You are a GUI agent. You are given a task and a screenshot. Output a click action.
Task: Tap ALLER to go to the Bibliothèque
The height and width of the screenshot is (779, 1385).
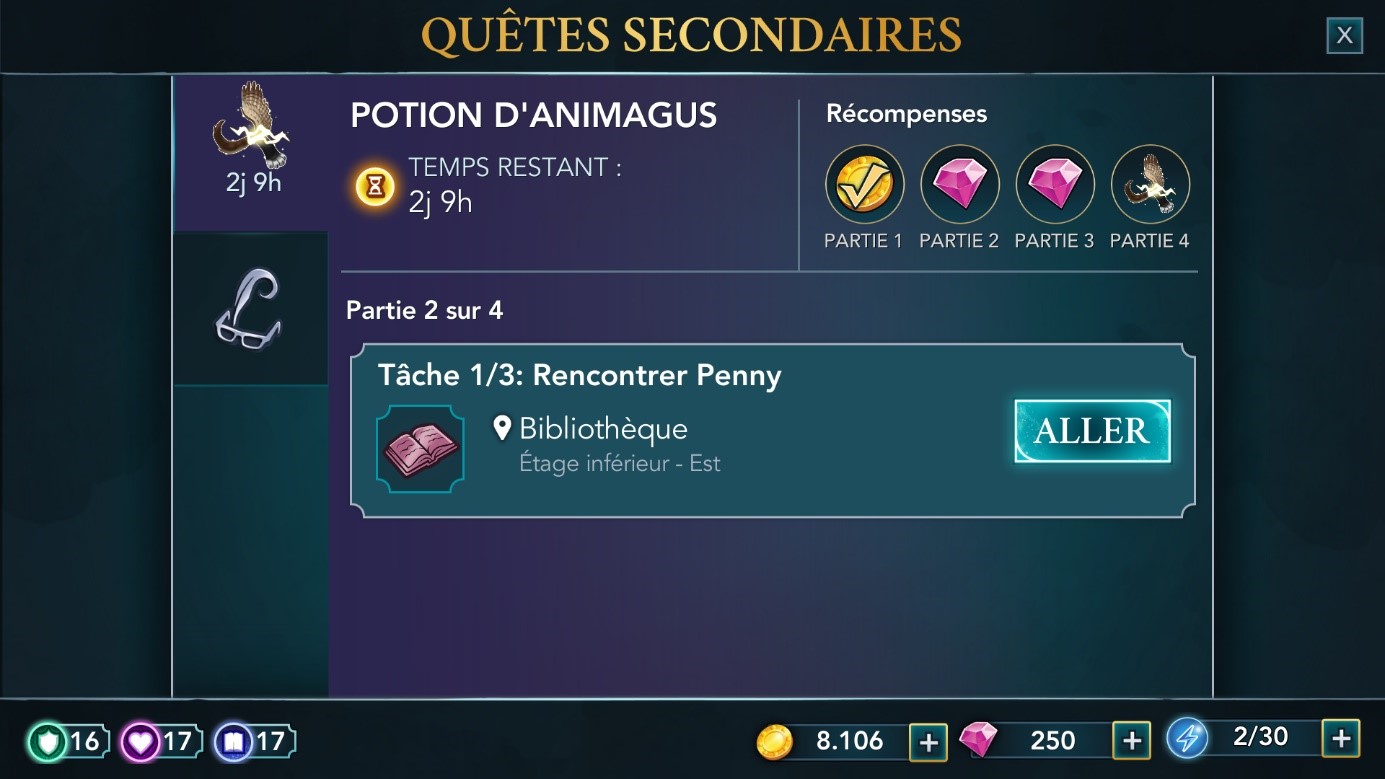pyautogui.click(x=1092, y=431)
